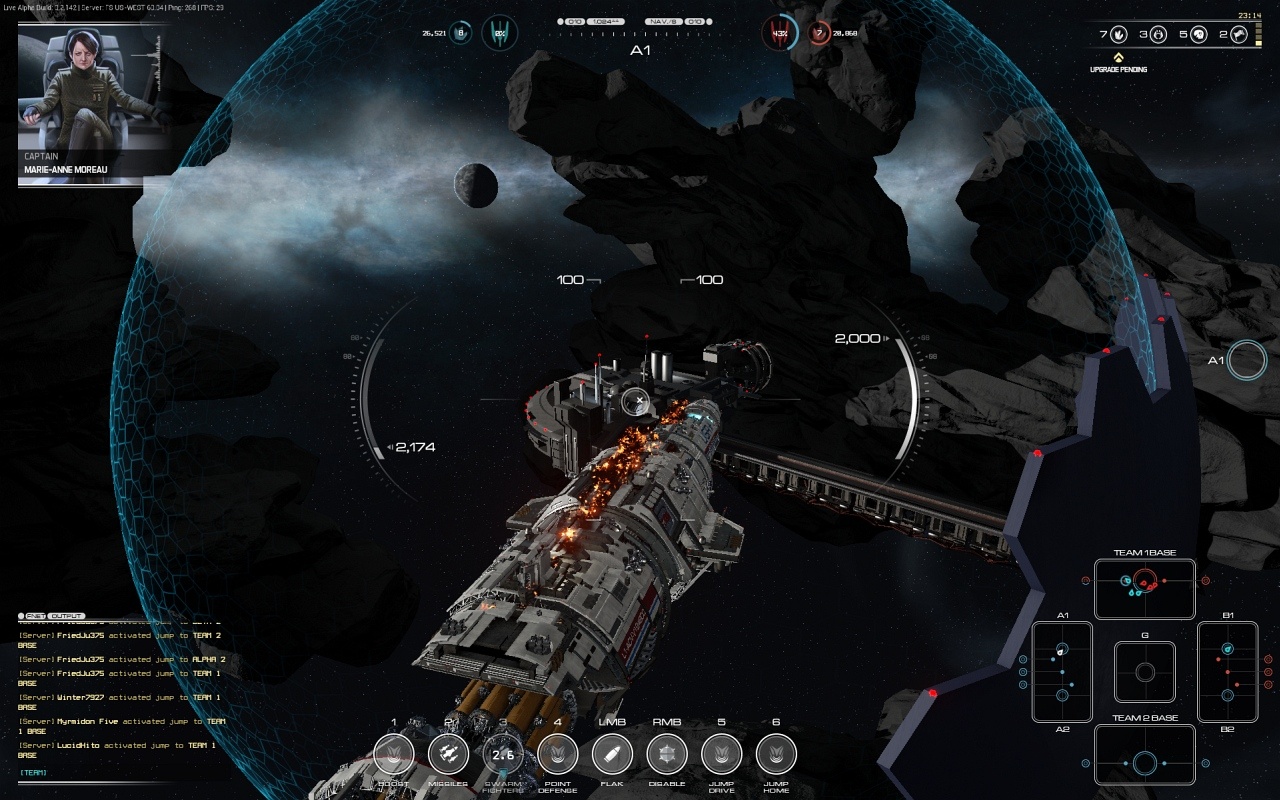This screenshot has width=1280, height=800.
Task: Select Team 1 Base sector on map
Action: [x=1145, y=589]
